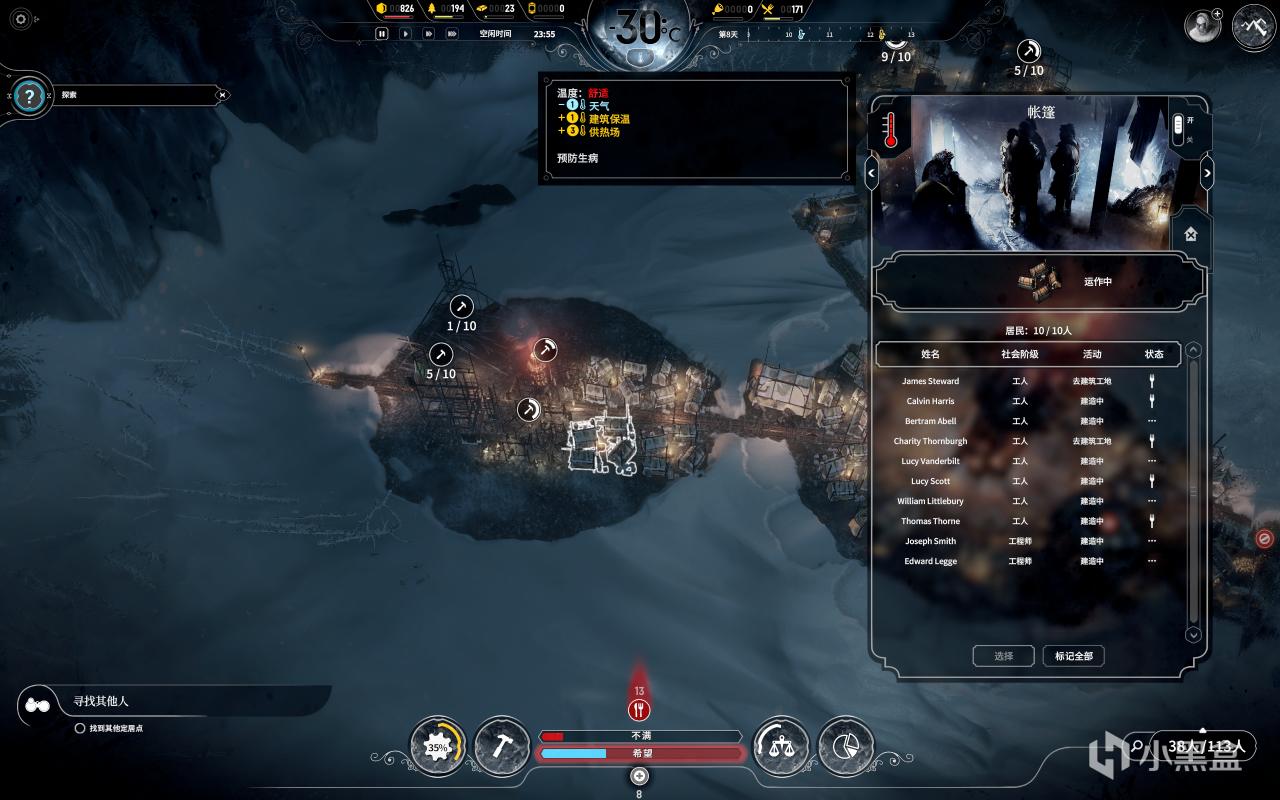Viewport: 1280px width, 800px height.
Task: Set double-arrow fast-forward game speed
Action: [x=429, y=33]
